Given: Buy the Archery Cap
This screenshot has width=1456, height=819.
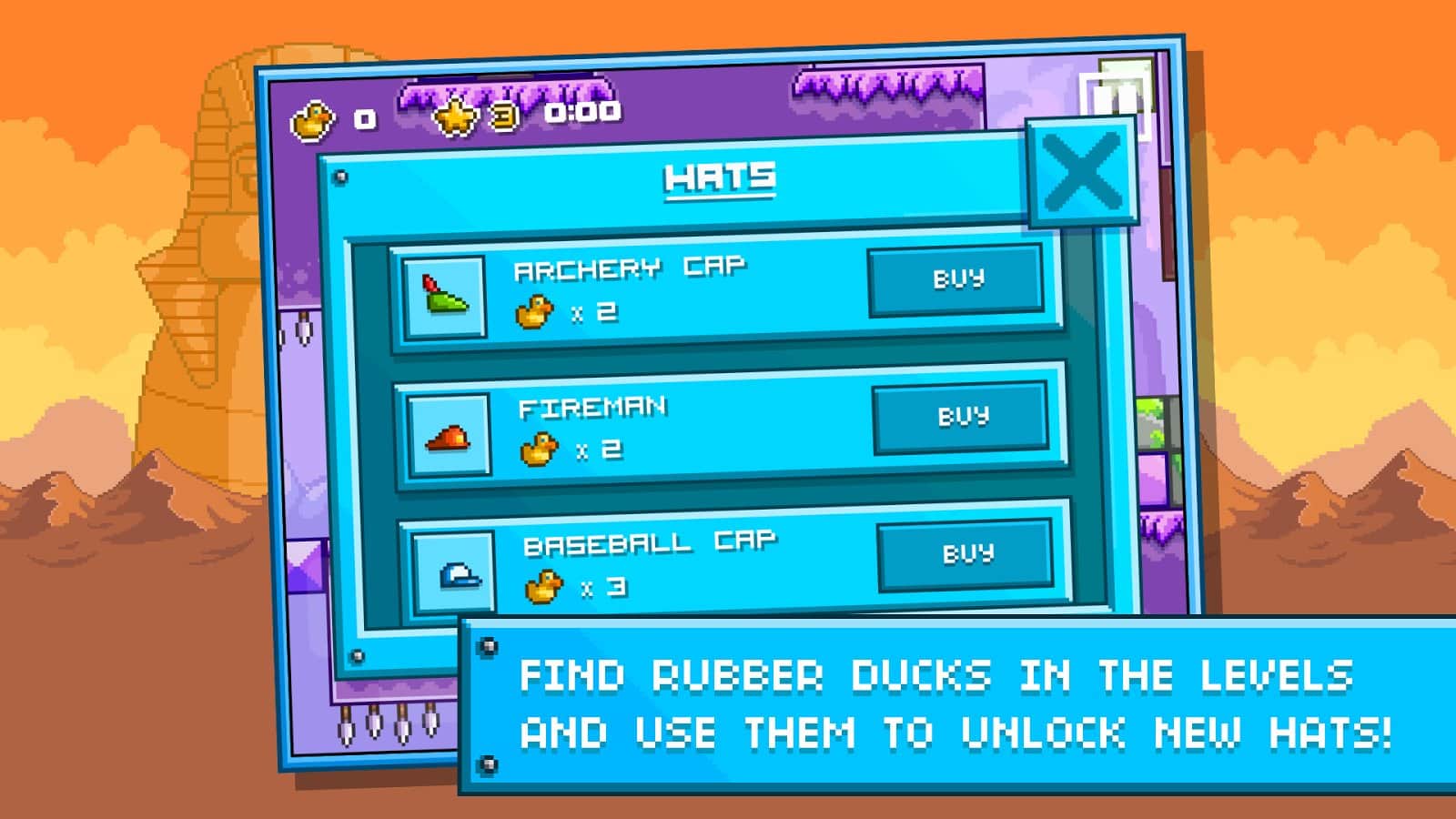Looking at the screenshot, I should (x=955, y=279).
